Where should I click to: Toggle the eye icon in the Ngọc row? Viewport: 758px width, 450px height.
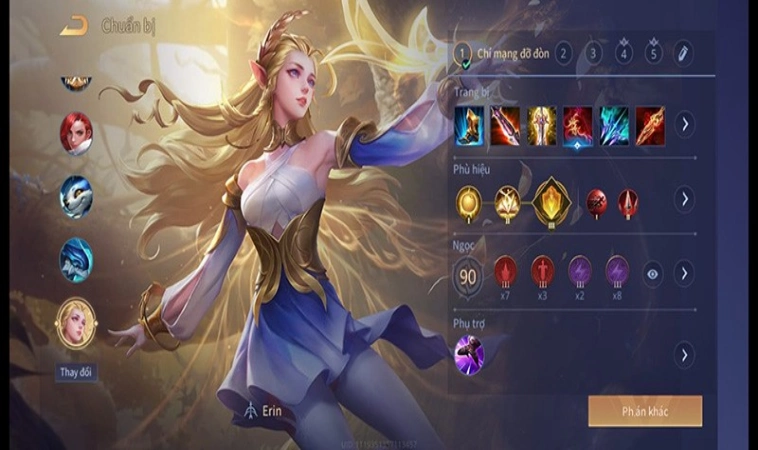[651, 273]
